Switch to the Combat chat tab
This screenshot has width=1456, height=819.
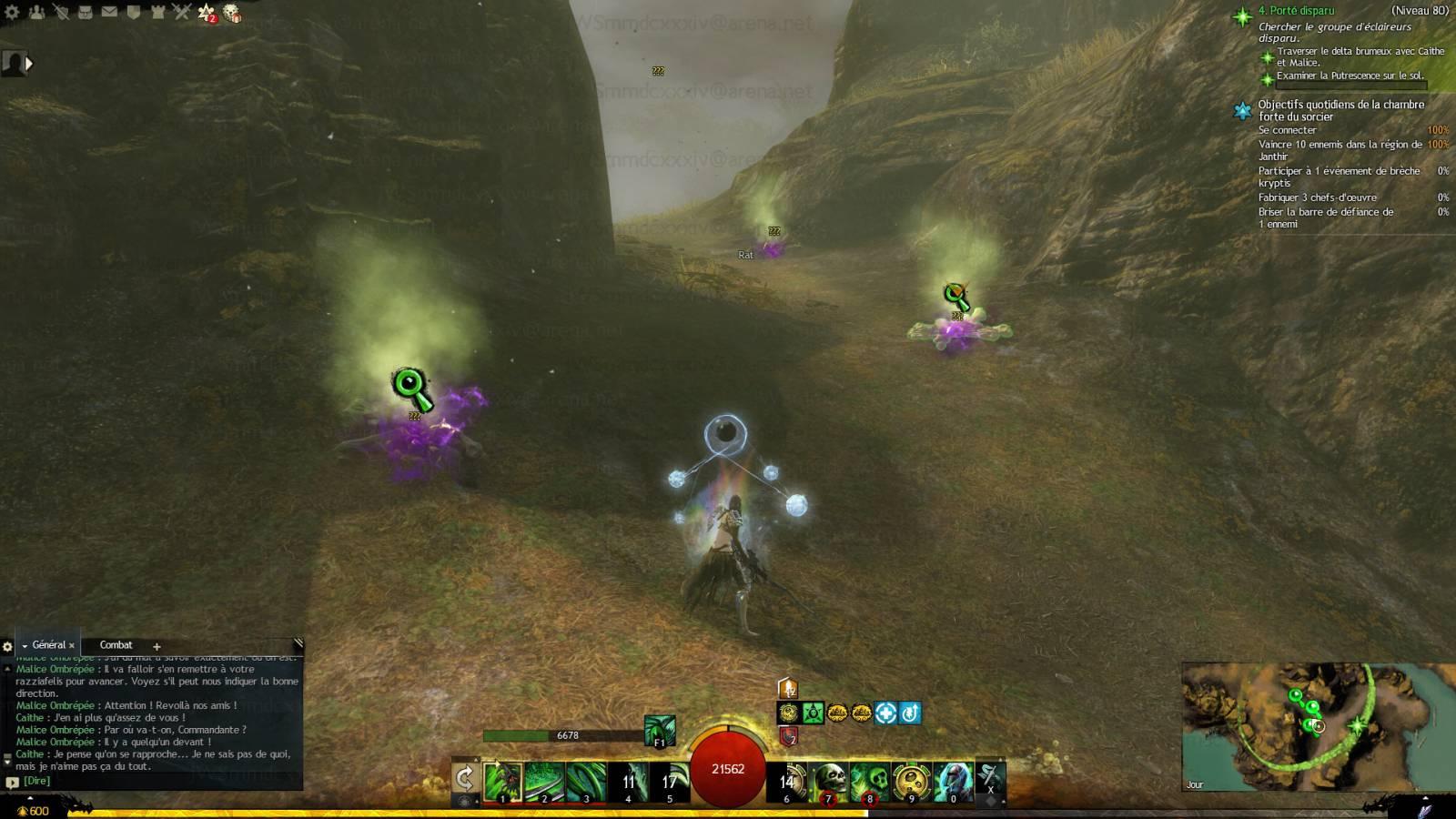pyautogui.click(x=116, y=645)
